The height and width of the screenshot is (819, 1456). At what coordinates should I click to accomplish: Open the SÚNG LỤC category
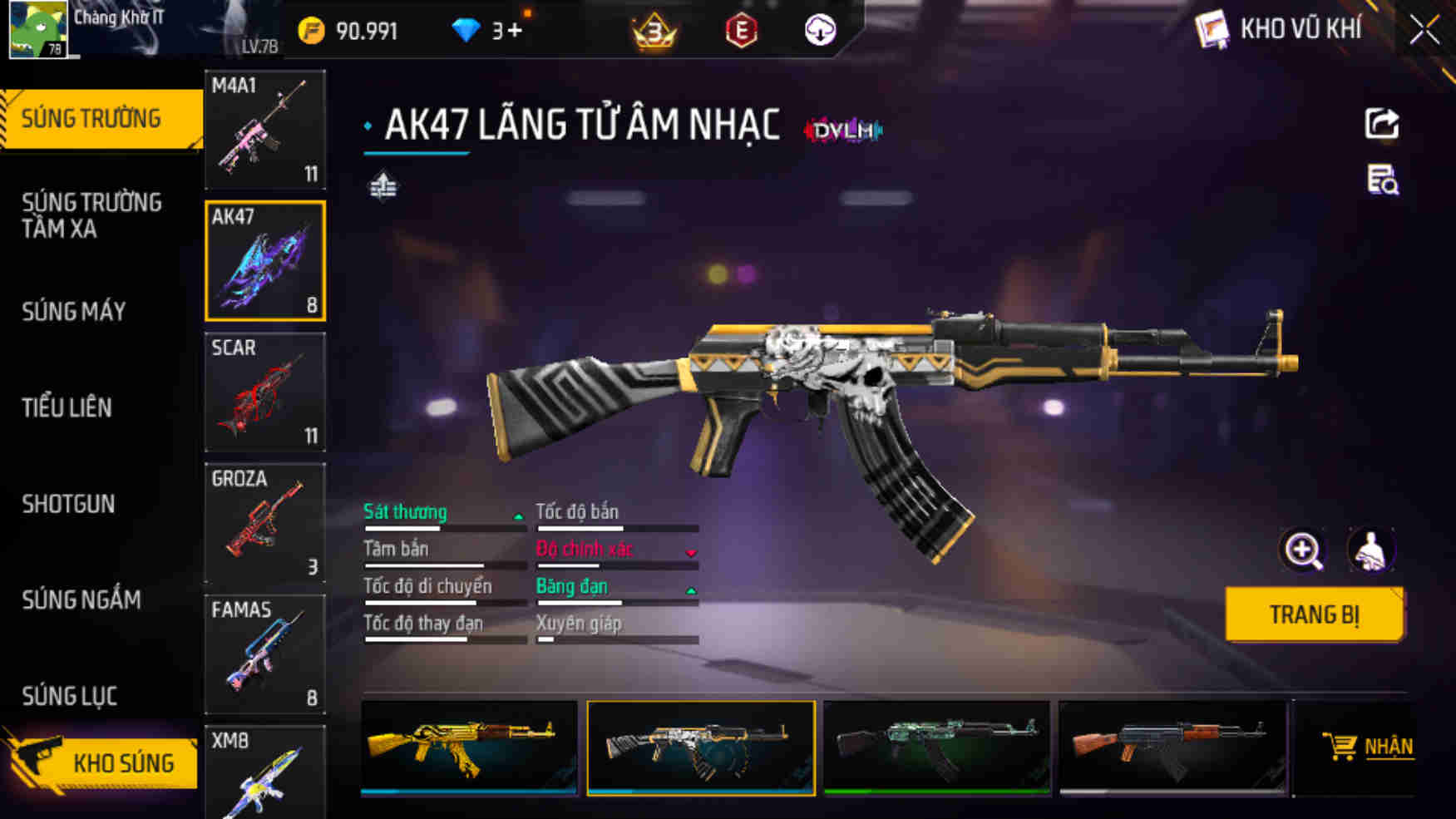pyautogui.click(x=70, y=696)
